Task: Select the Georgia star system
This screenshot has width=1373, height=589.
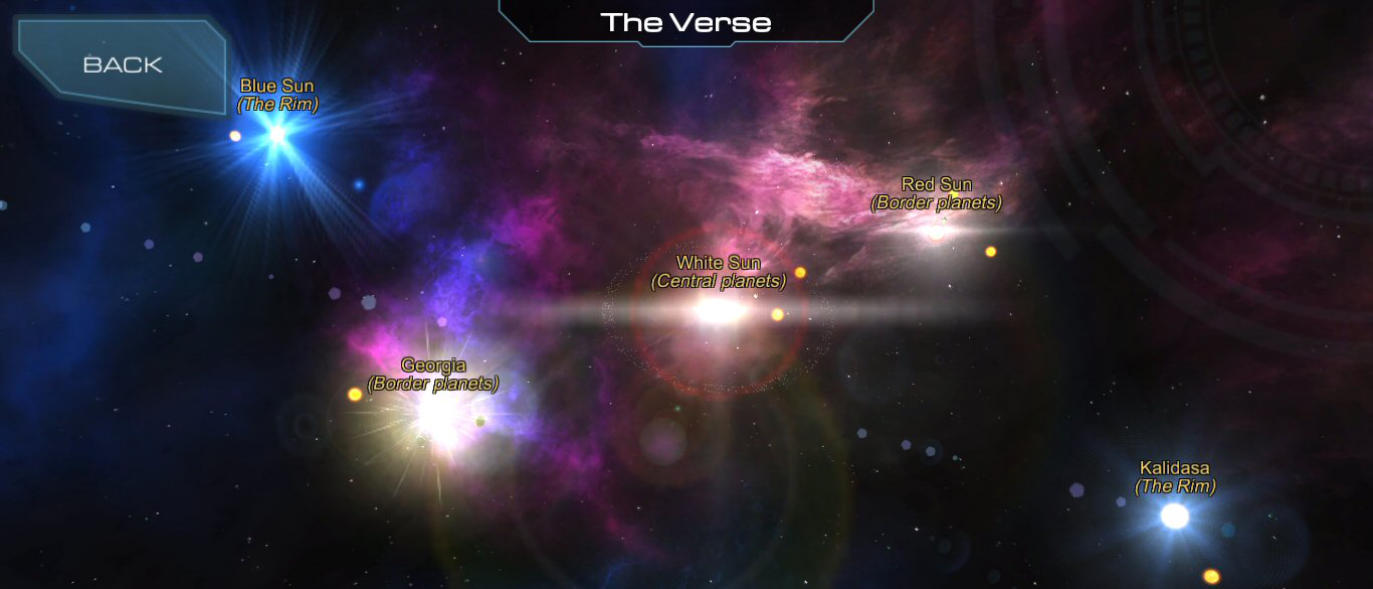Action: (437, 413)
